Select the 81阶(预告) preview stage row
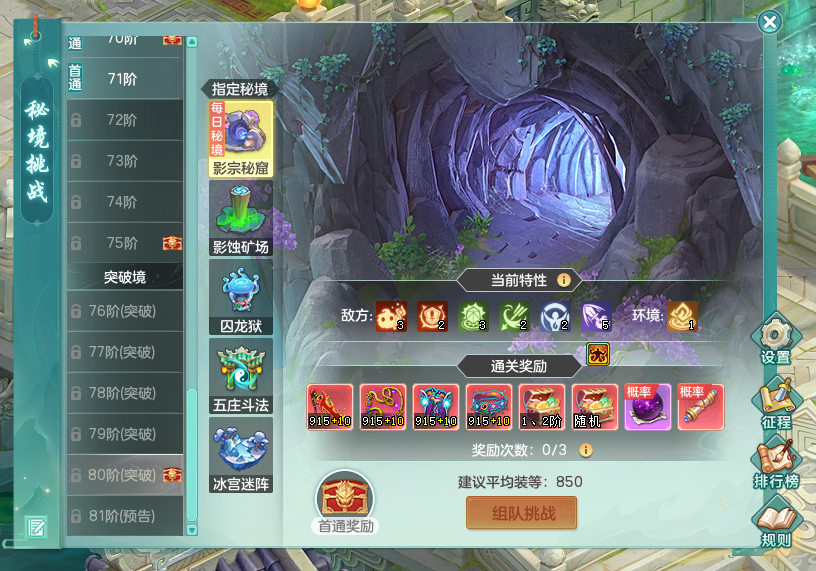The image size is (816, 571). 124,516
